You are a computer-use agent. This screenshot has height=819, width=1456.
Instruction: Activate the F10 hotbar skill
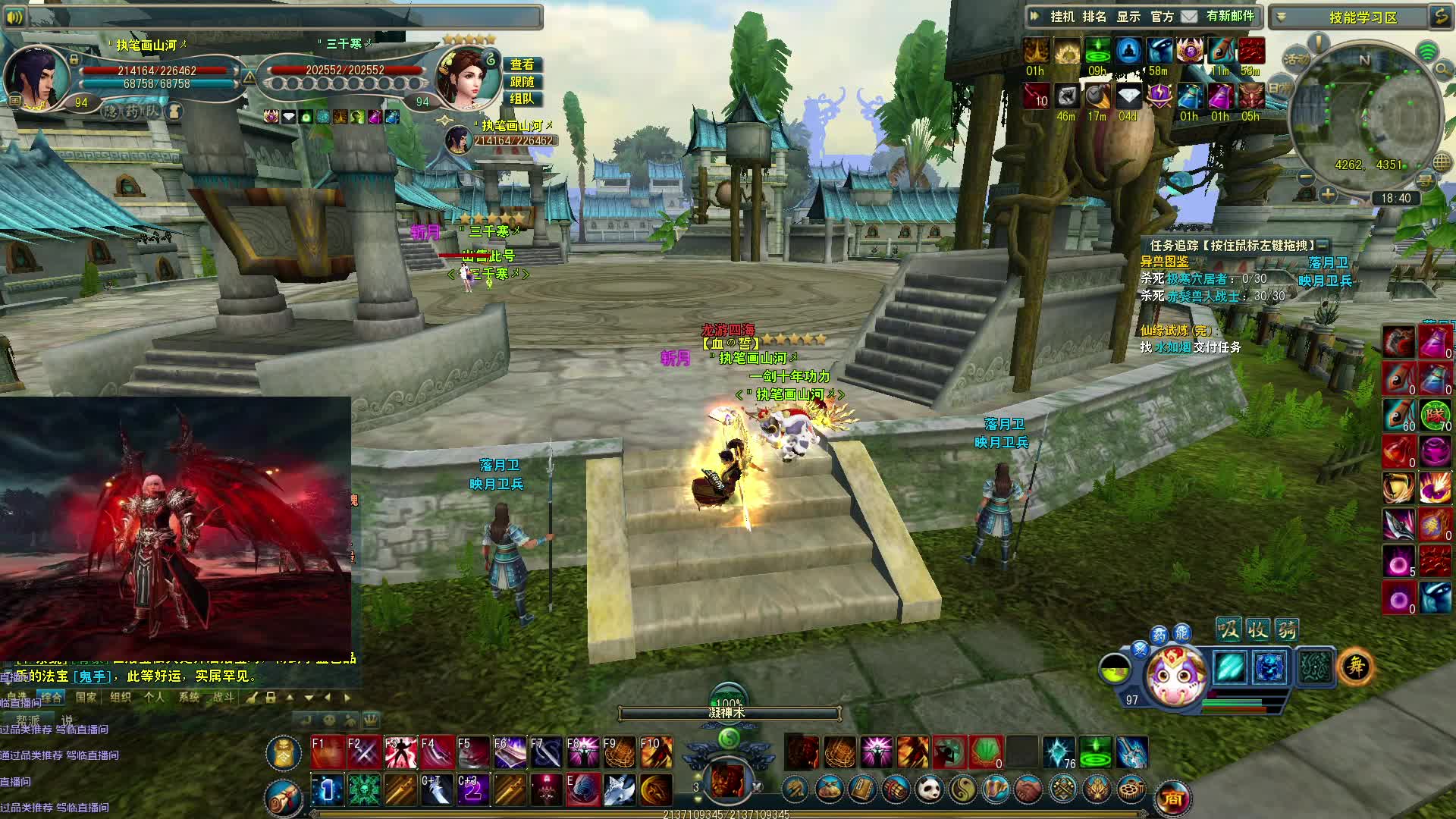tap(656, 752)
